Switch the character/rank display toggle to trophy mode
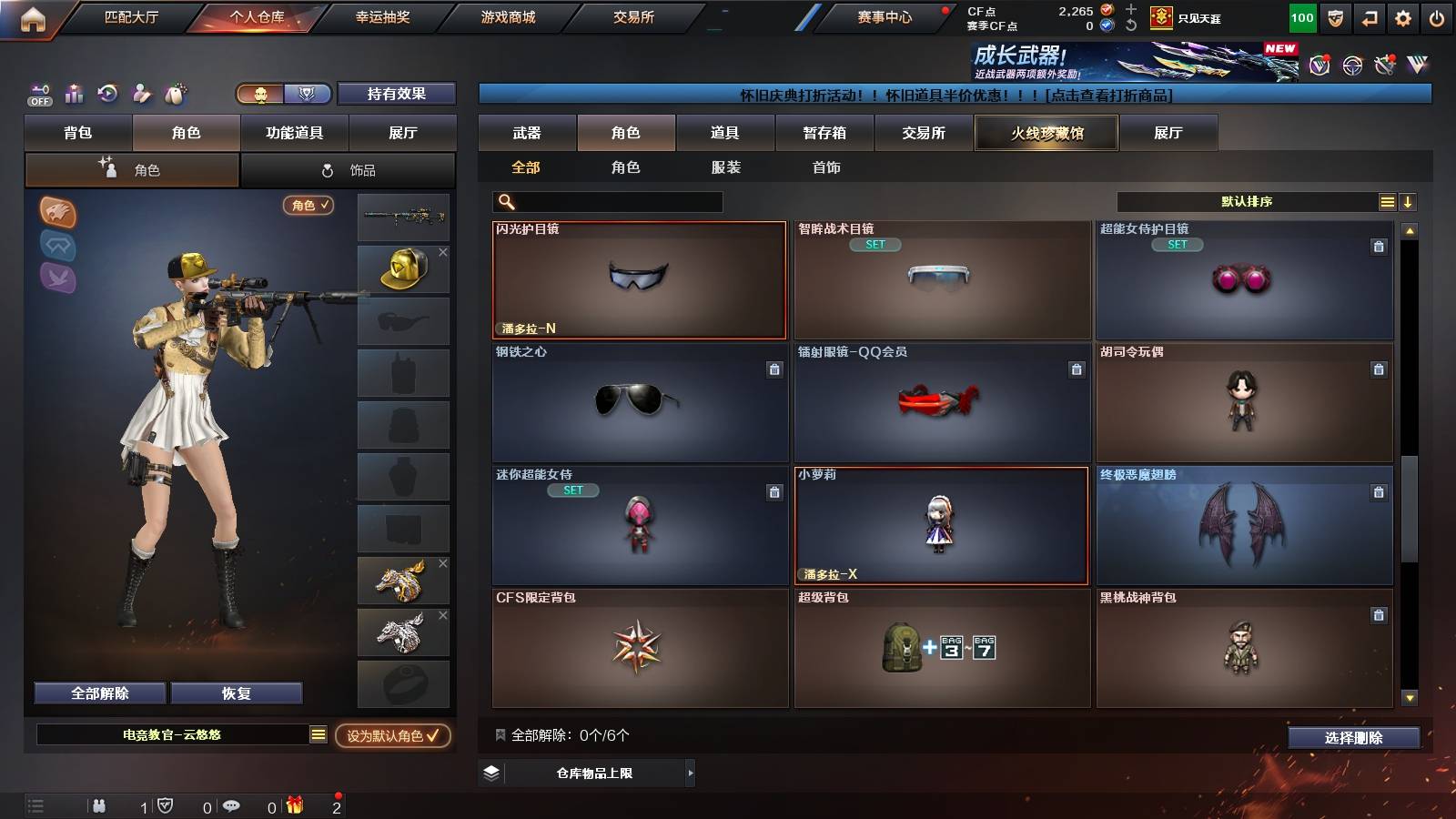The height and width of the screenshot is (819, 1456). click(x=308, y=94)
